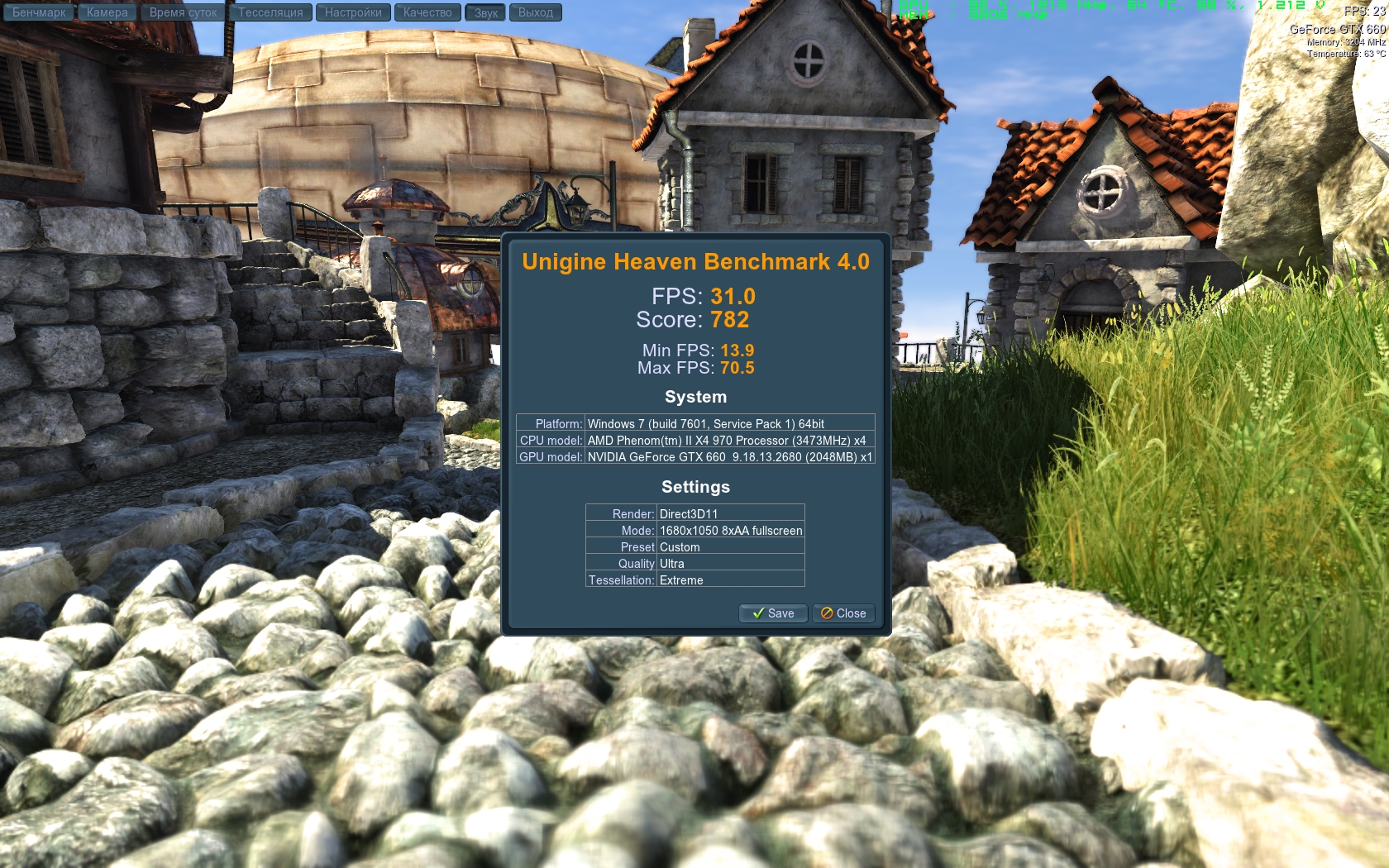The height and width of the screenshot is (868, 1389).
Task: Open the Настройки settings button
Action: (x=353, y=12)
